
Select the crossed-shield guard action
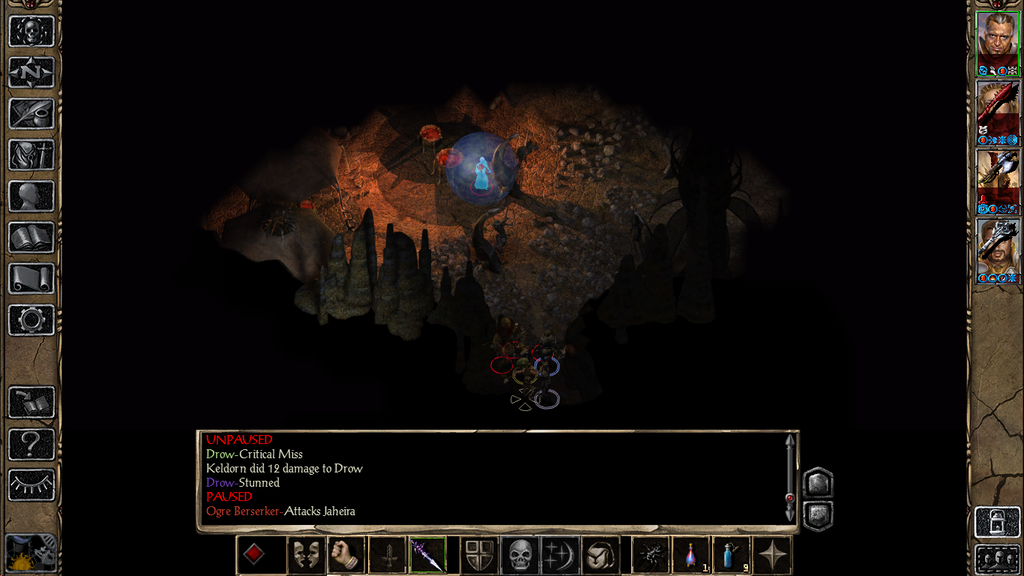click(479, 555)
